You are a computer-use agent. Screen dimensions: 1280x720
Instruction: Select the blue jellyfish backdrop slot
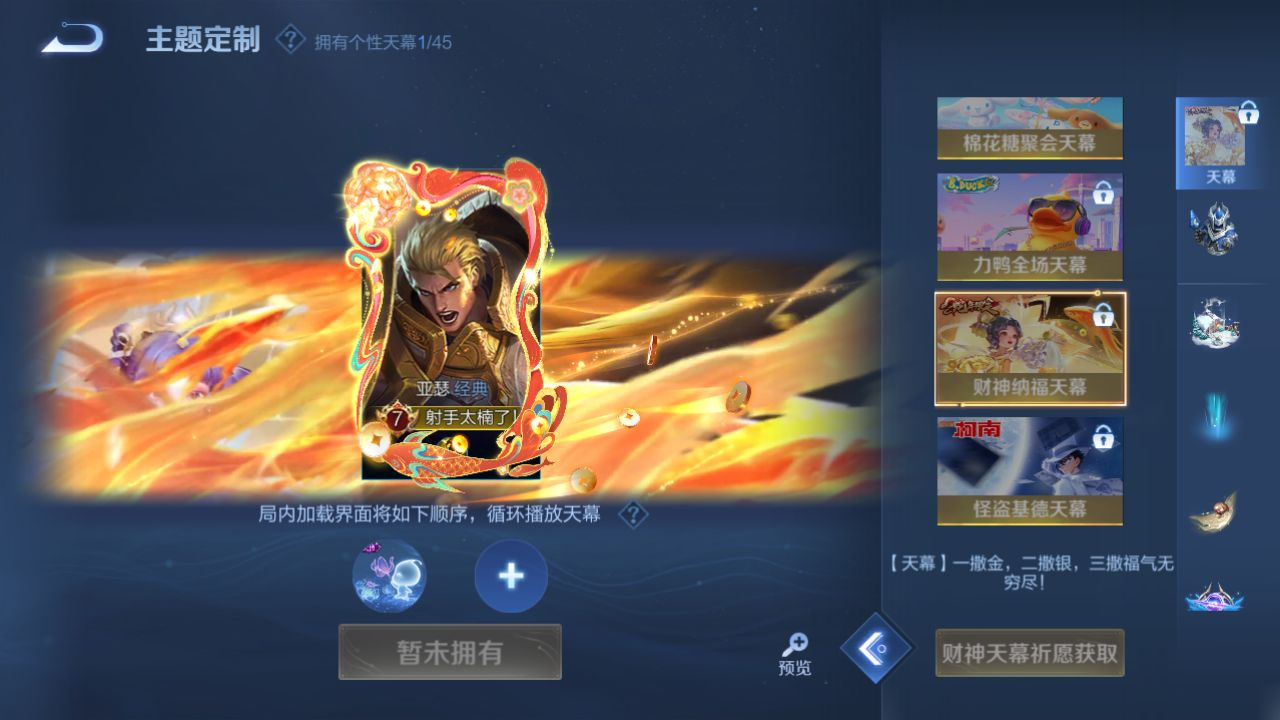(x=389, y=576)
